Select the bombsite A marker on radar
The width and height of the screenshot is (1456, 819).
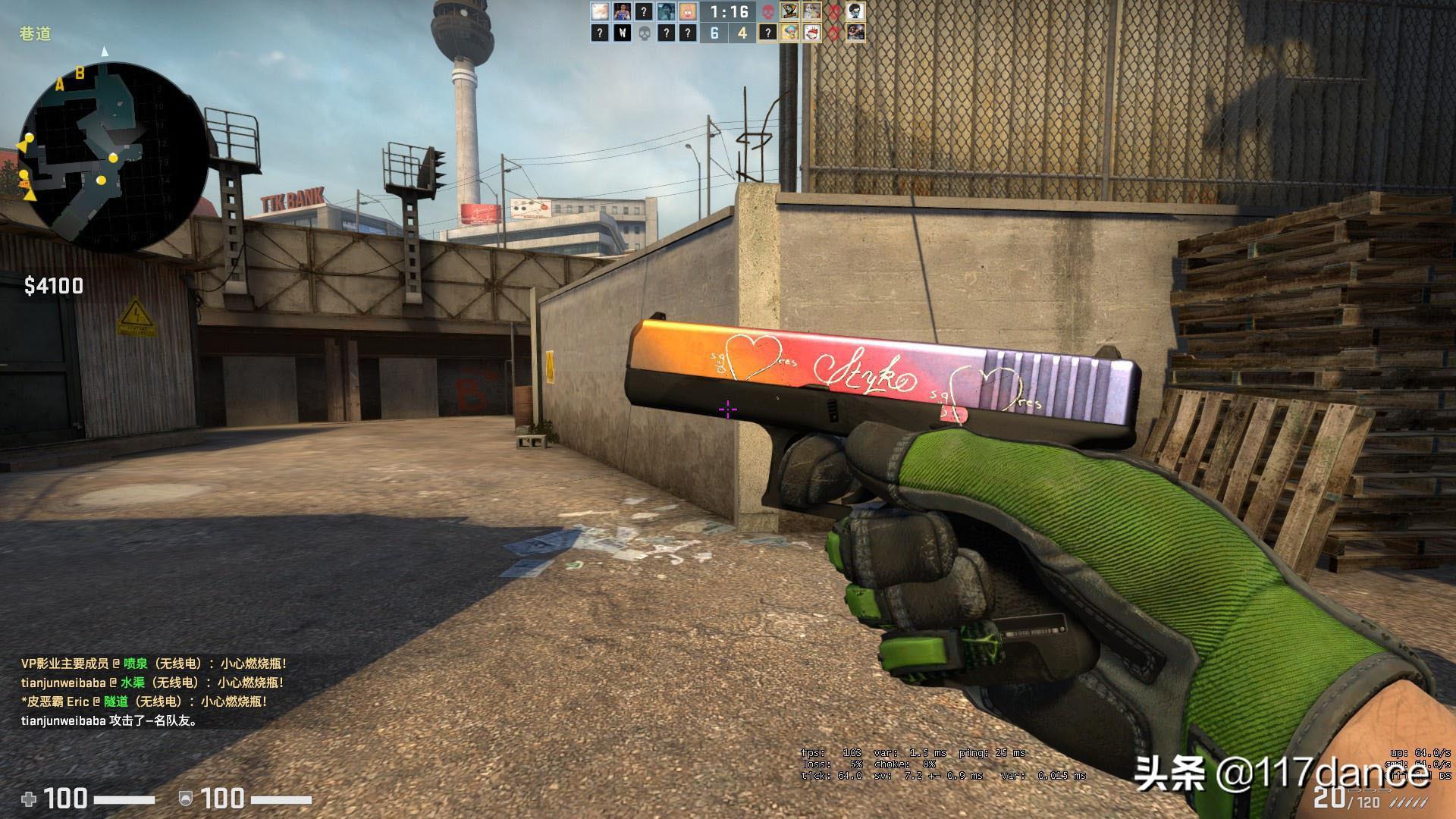click(x=60, y=85)
